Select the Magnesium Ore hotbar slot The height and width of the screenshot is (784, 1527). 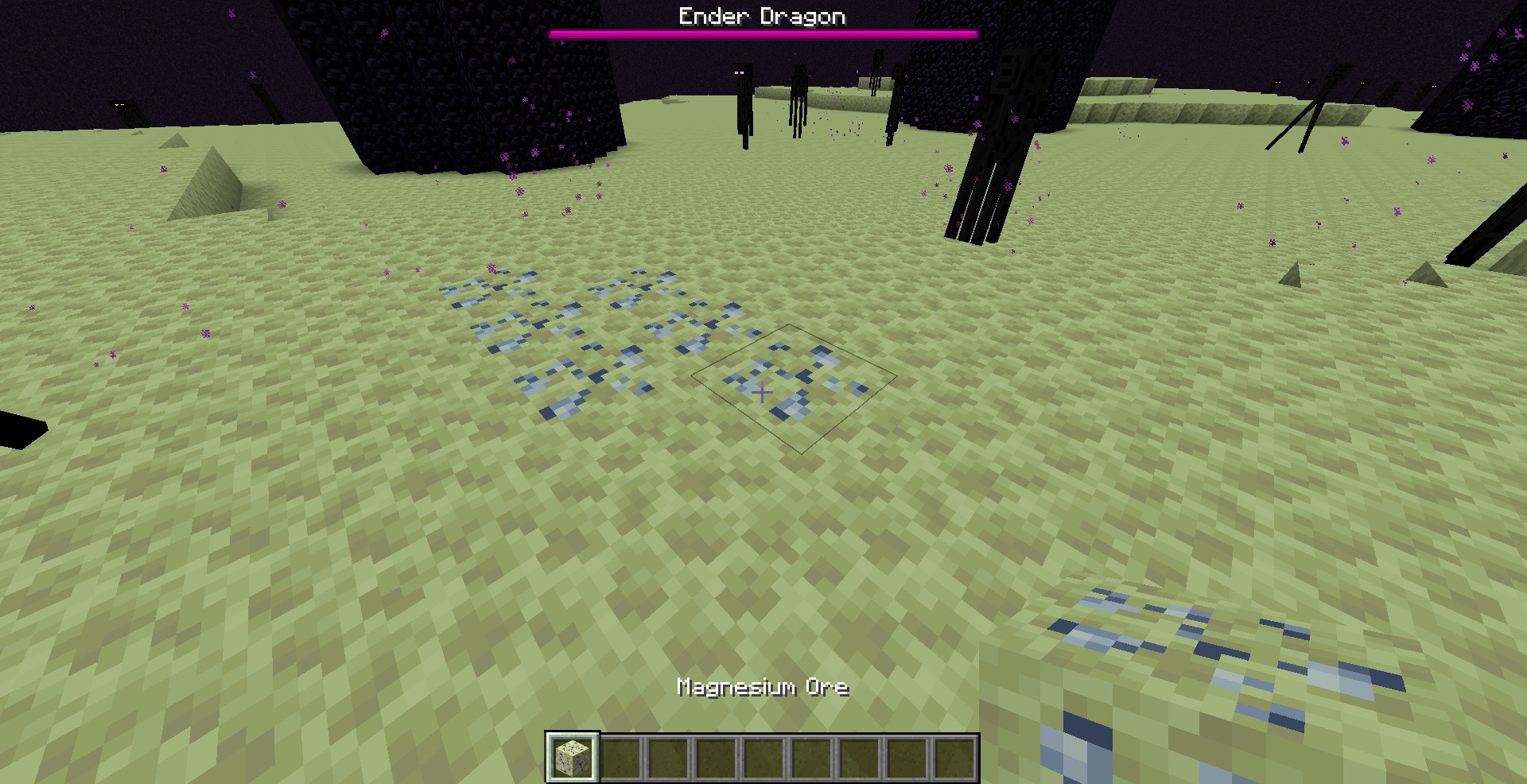(x=572, y=756)
